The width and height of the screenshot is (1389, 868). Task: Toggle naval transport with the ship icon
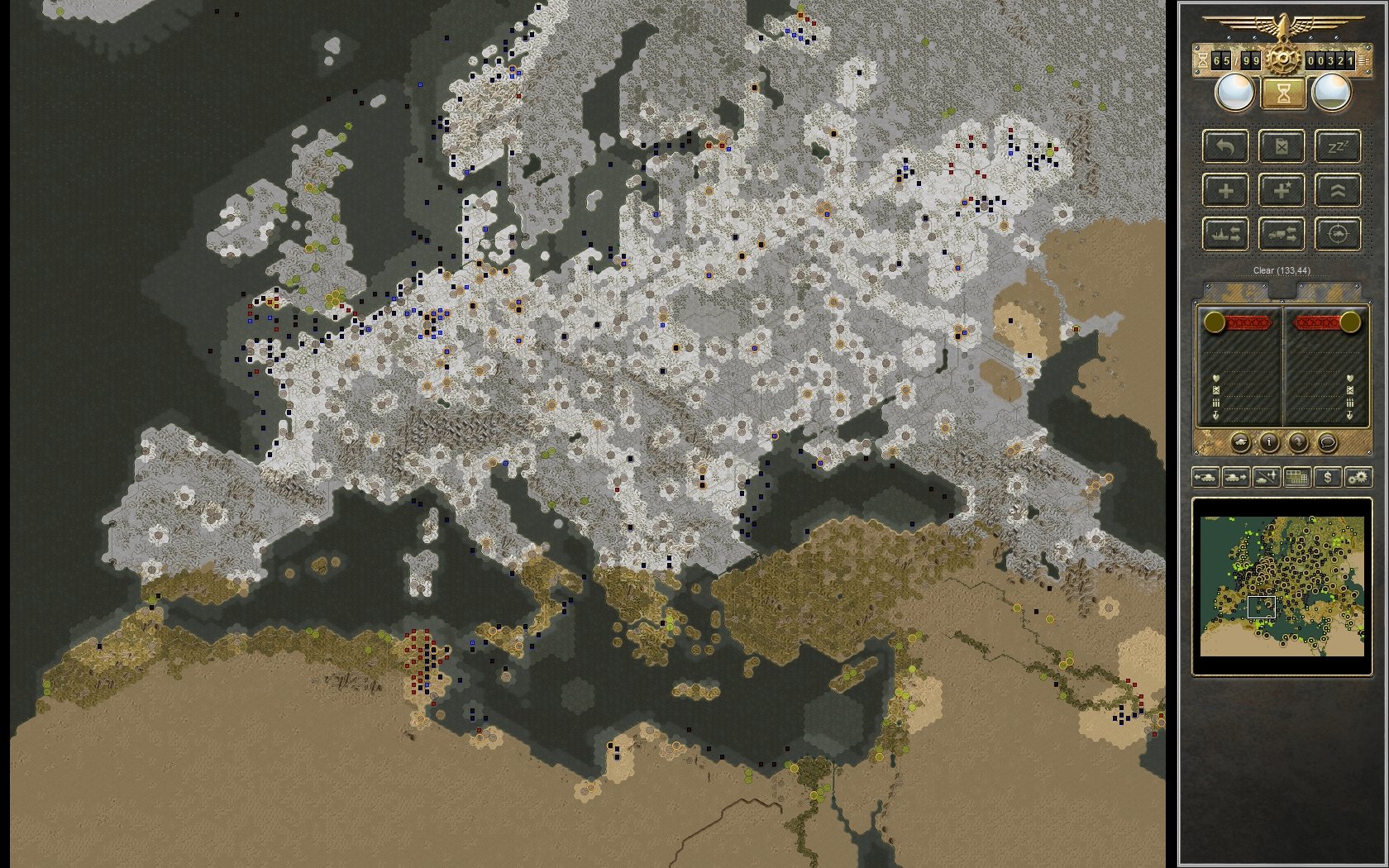pyautogui.click(x=1226, y=235)
